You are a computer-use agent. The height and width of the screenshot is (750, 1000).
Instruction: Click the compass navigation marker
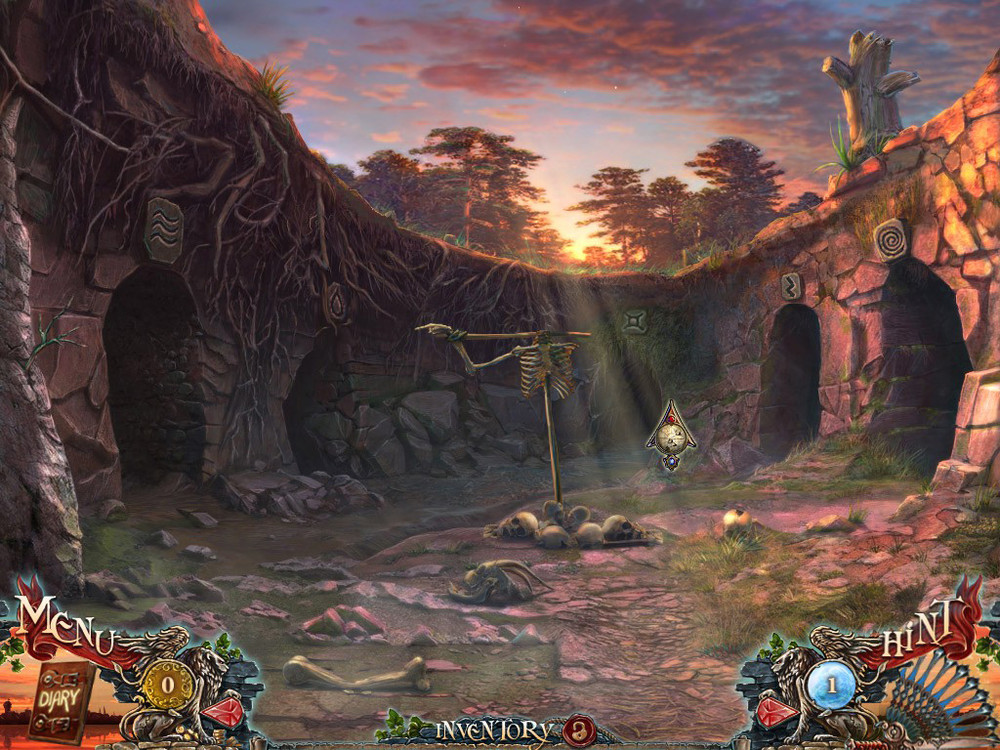coord(671,437)
